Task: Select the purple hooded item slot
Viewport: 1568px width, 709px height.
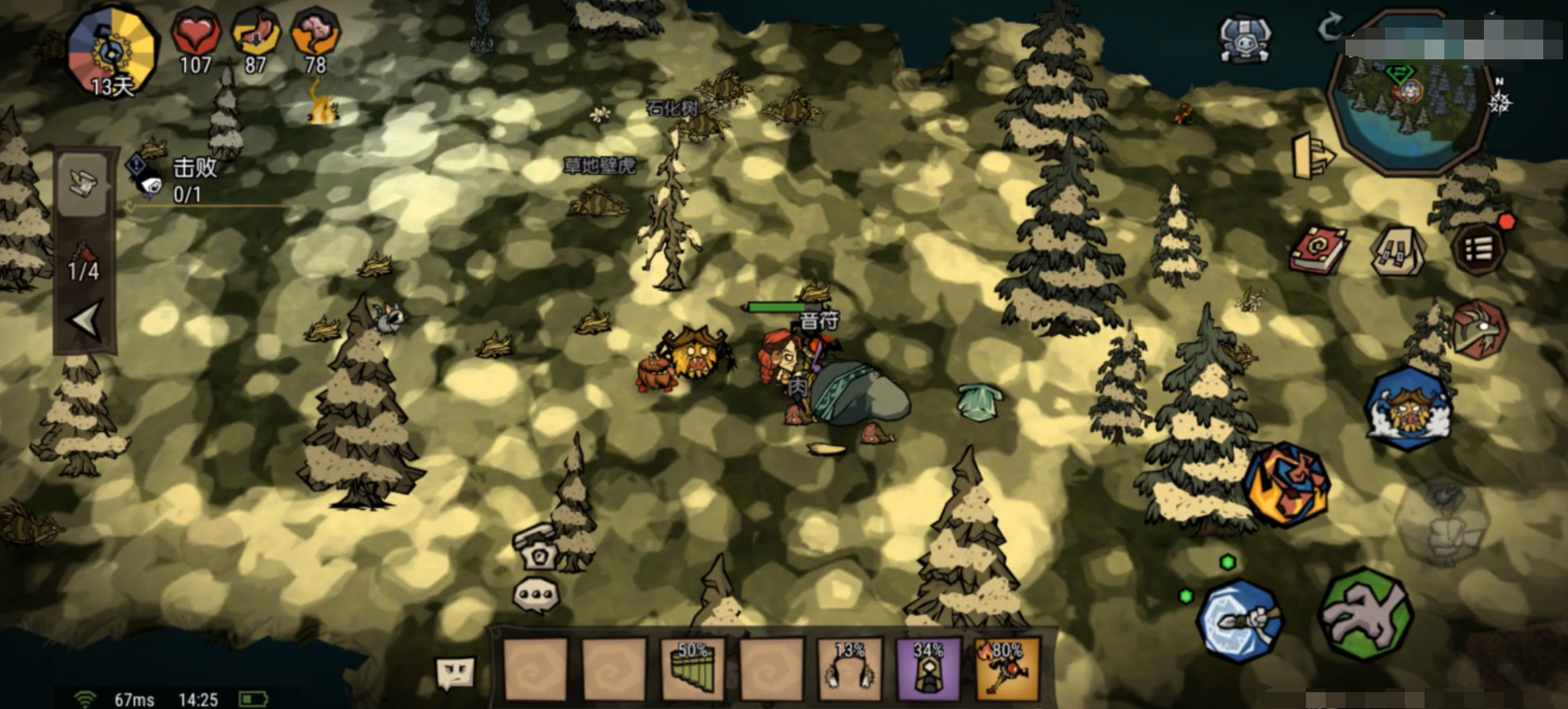Action: point(928,668)
